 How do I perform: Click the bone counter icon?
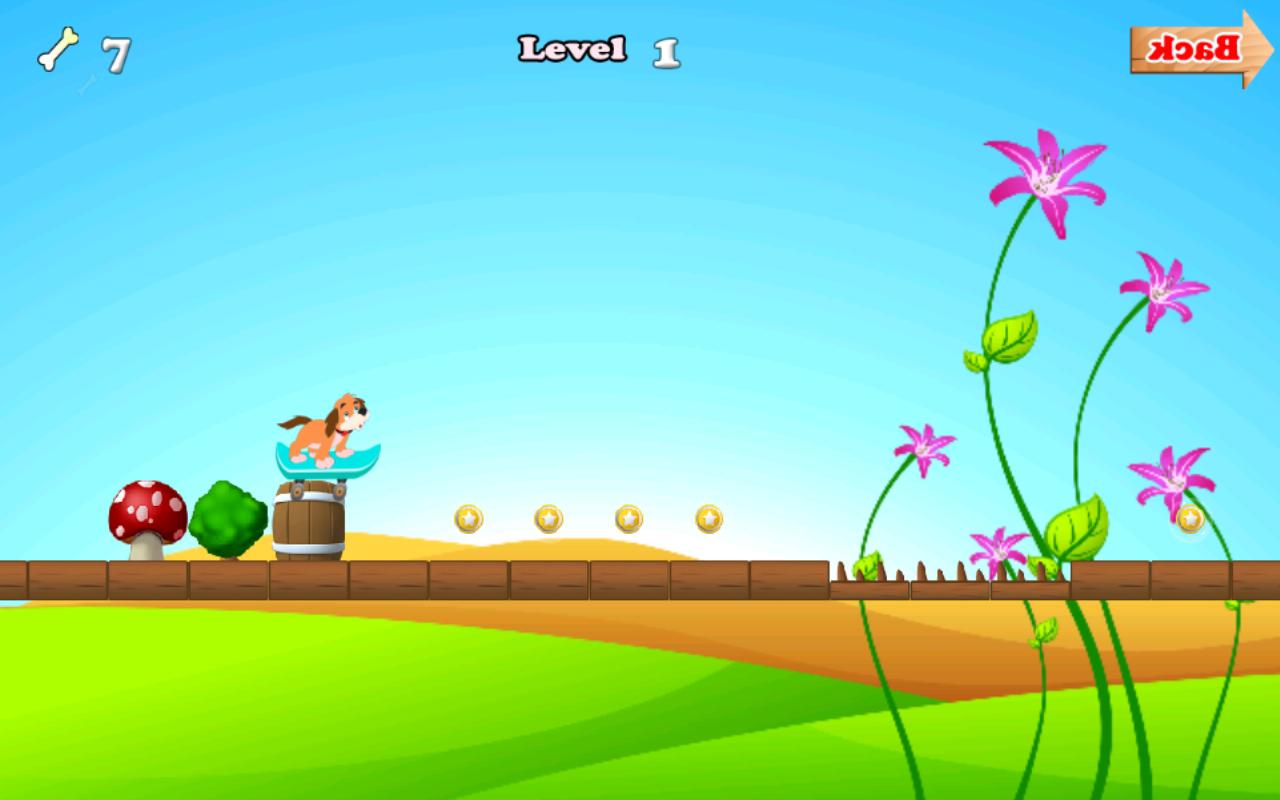62,47
